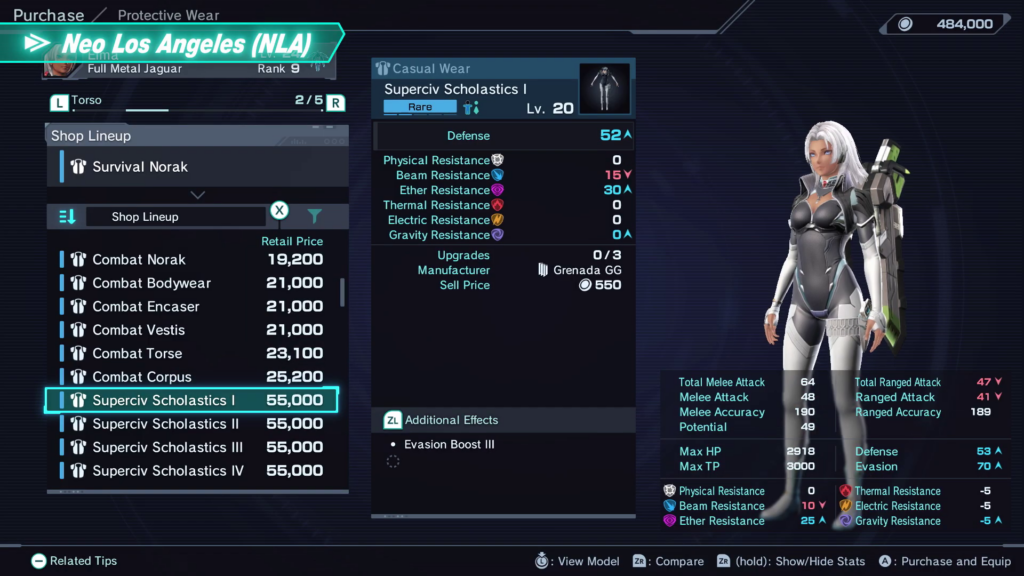This screenshot has height=576, width=1024.
Task: Click the shop list scrollbar
Action: (343, 292)
